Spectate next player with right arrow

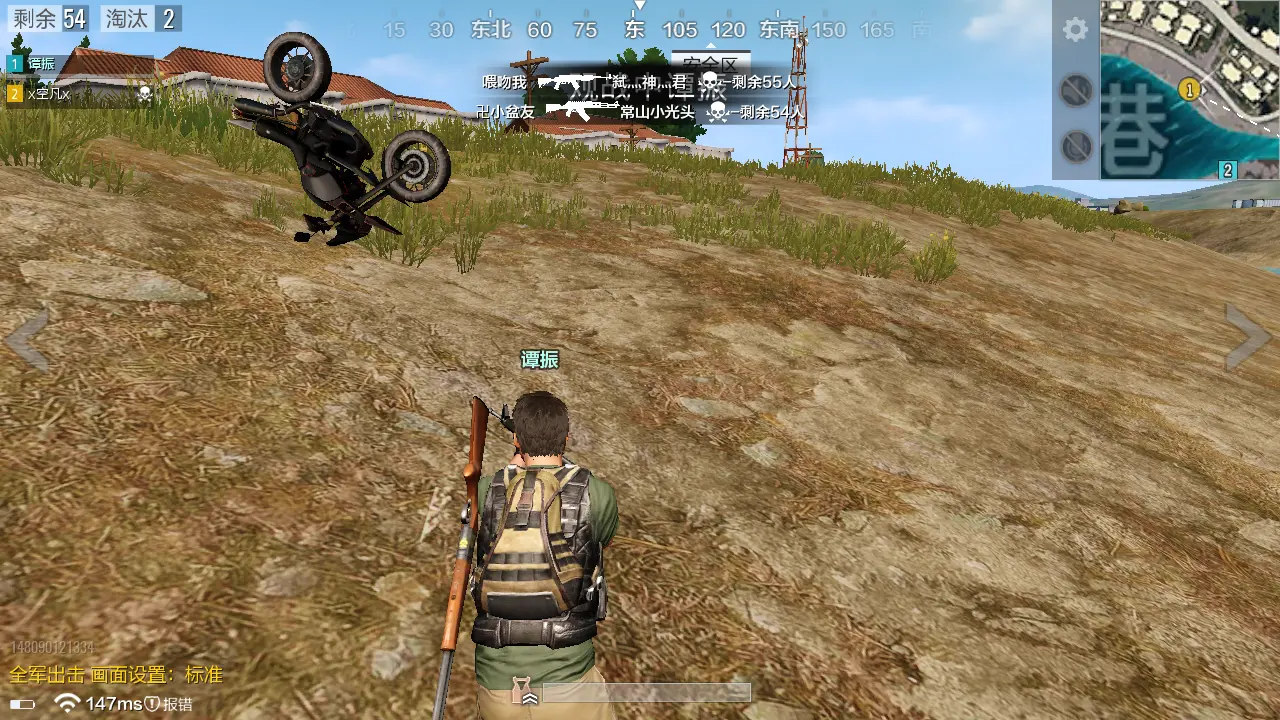coord(1248,337)
